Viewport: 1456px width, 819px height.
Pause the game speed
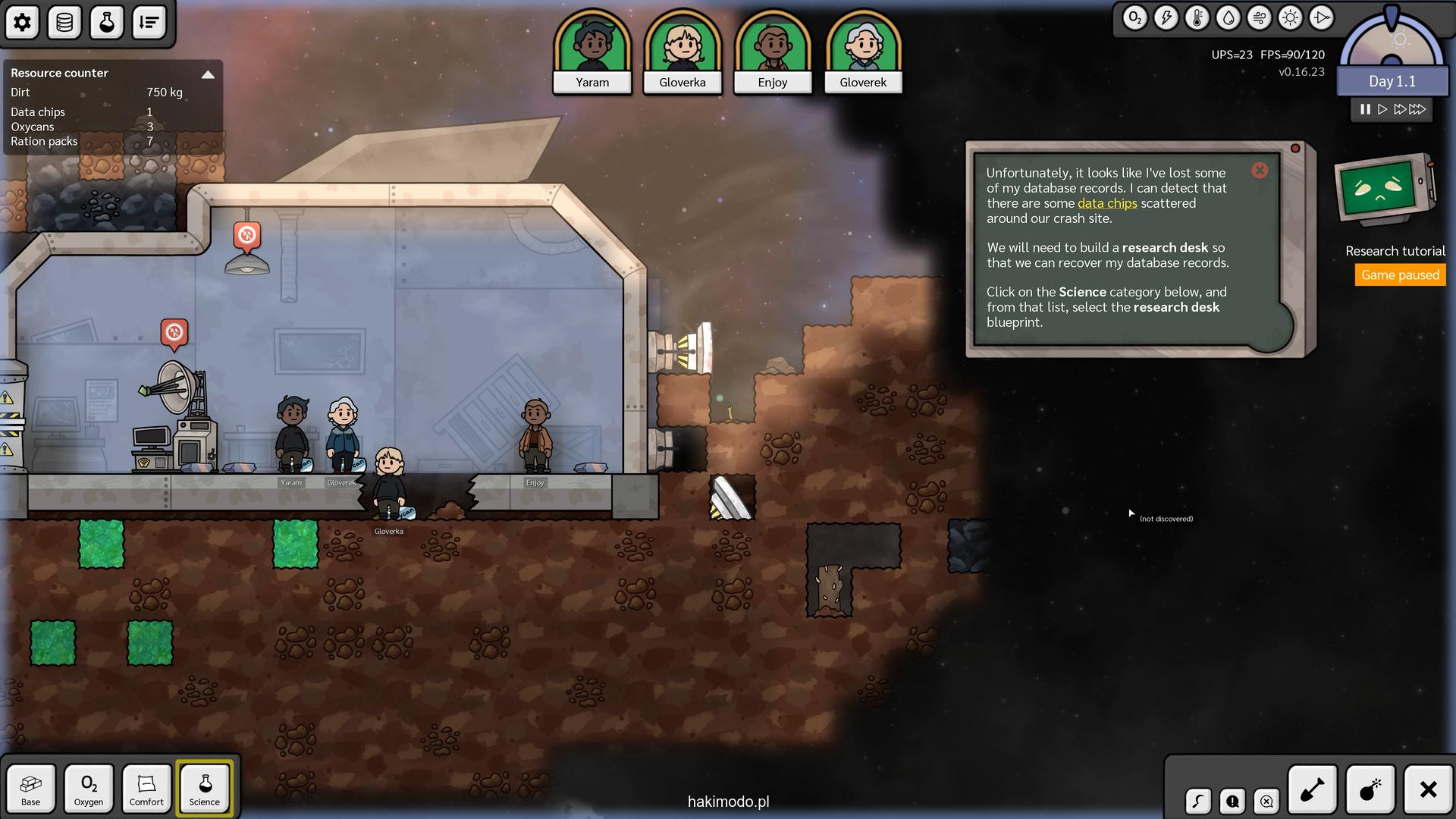tap(1365, 109)
